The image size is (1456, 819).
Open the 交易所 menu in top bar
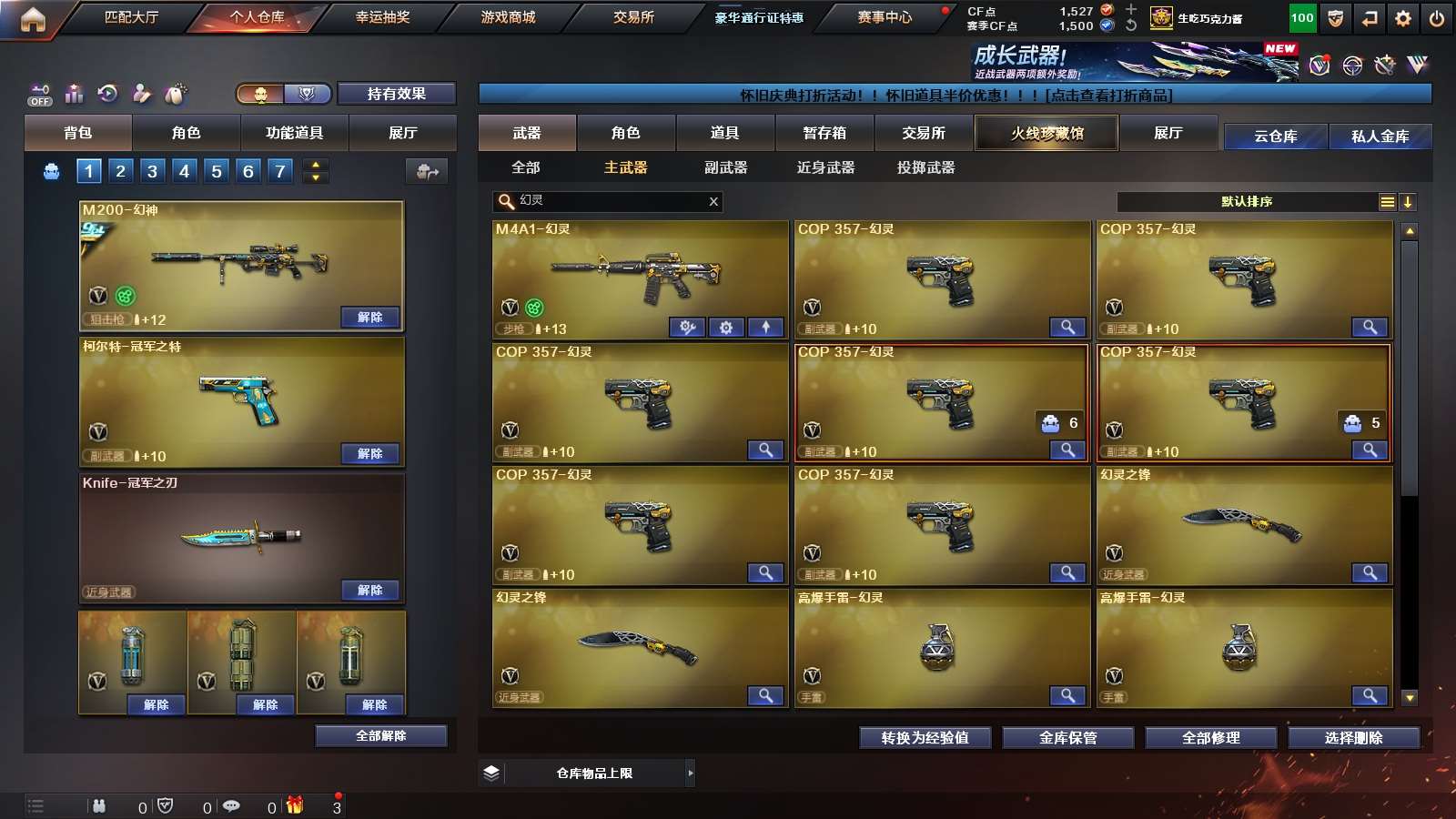[633, 17]
